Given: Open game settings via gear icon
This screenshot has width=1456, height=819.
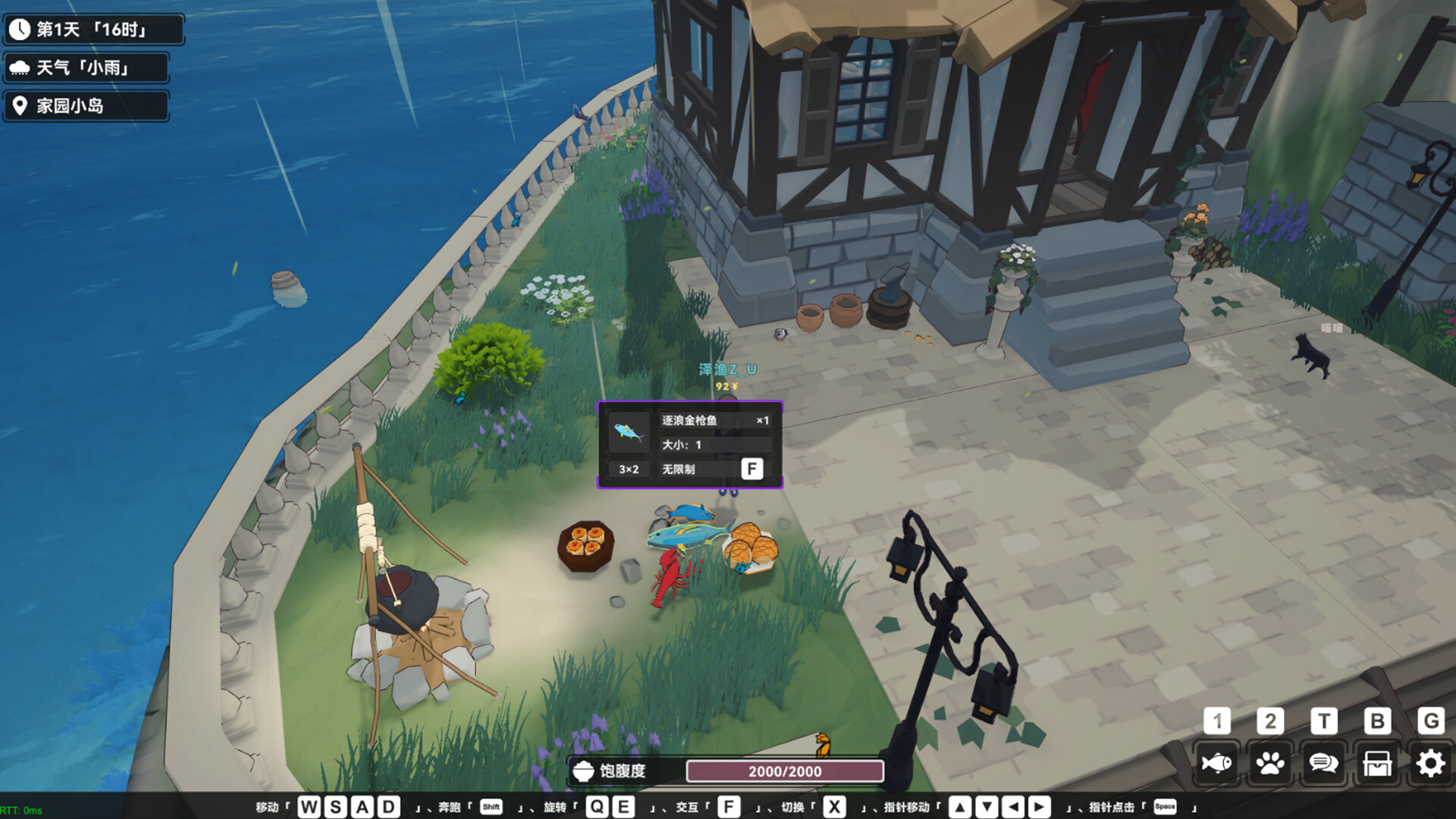Looking at the screenshot, I should pos(1431,764).
